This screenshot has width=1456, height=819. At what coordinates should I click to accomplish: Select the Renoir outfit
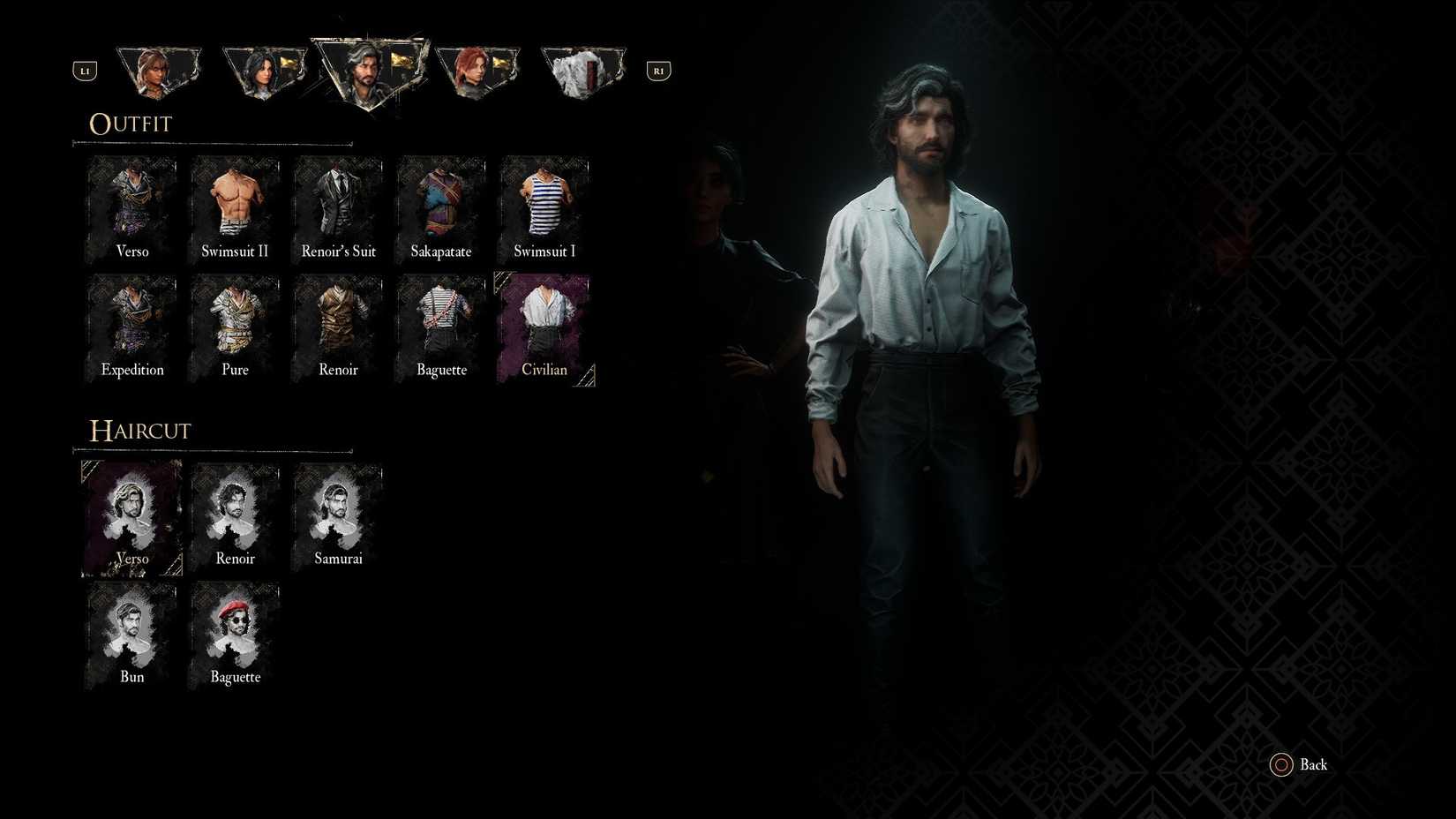tap(338, 328)
